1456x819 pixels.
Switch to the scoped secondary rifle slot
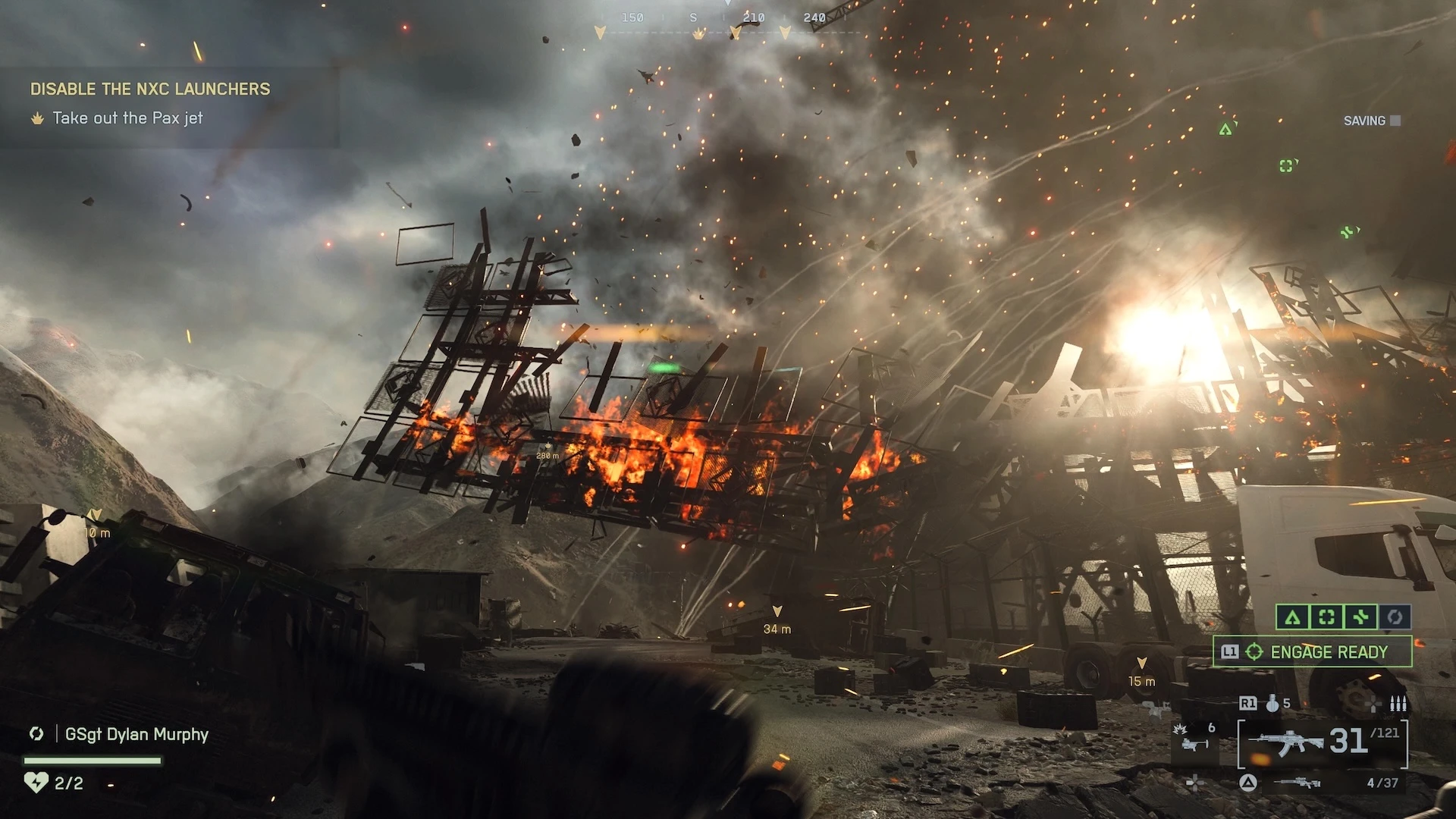[x=1298, y=783]
